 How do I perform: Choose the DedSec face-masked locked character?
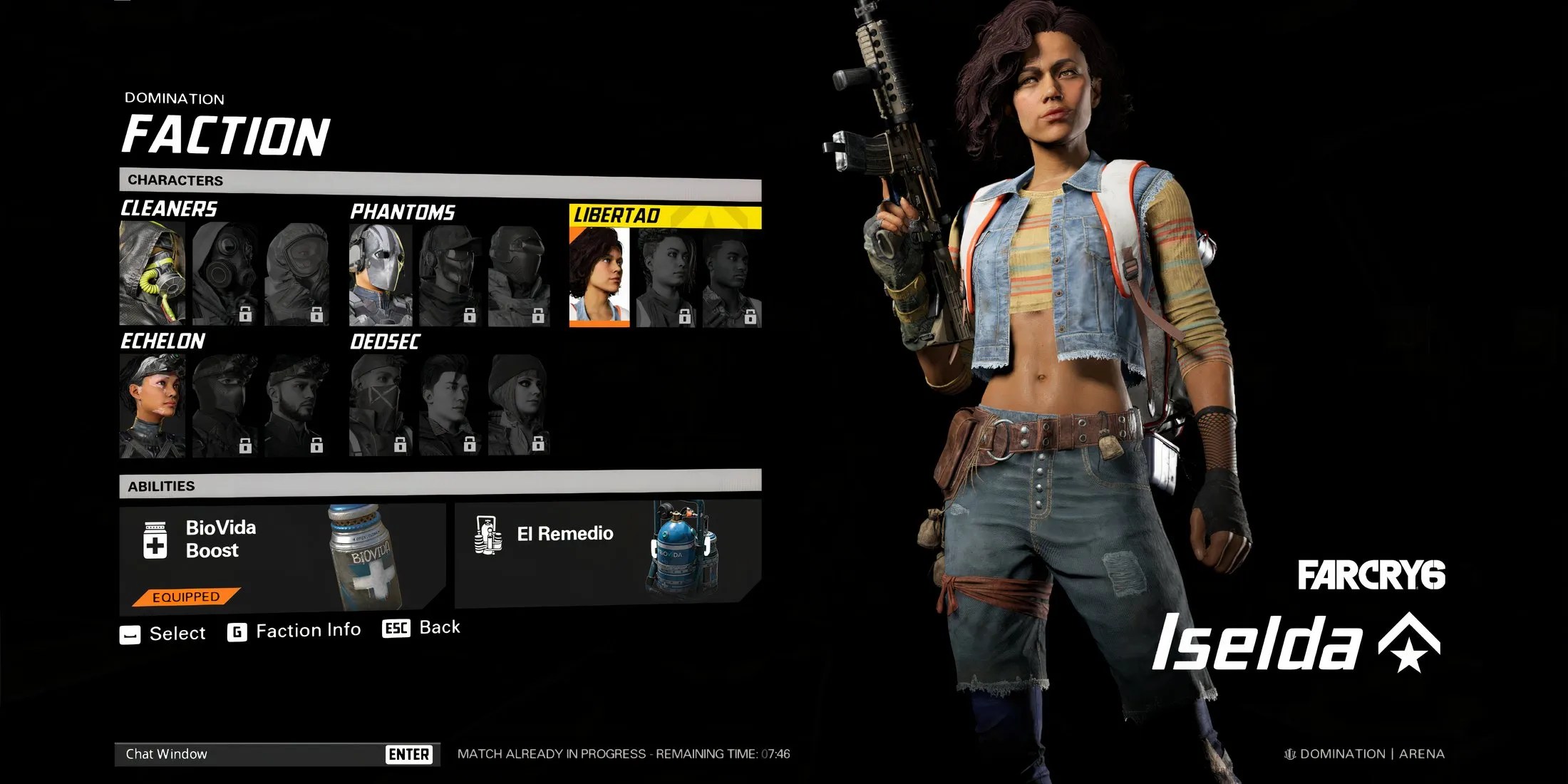click(381, 406)
